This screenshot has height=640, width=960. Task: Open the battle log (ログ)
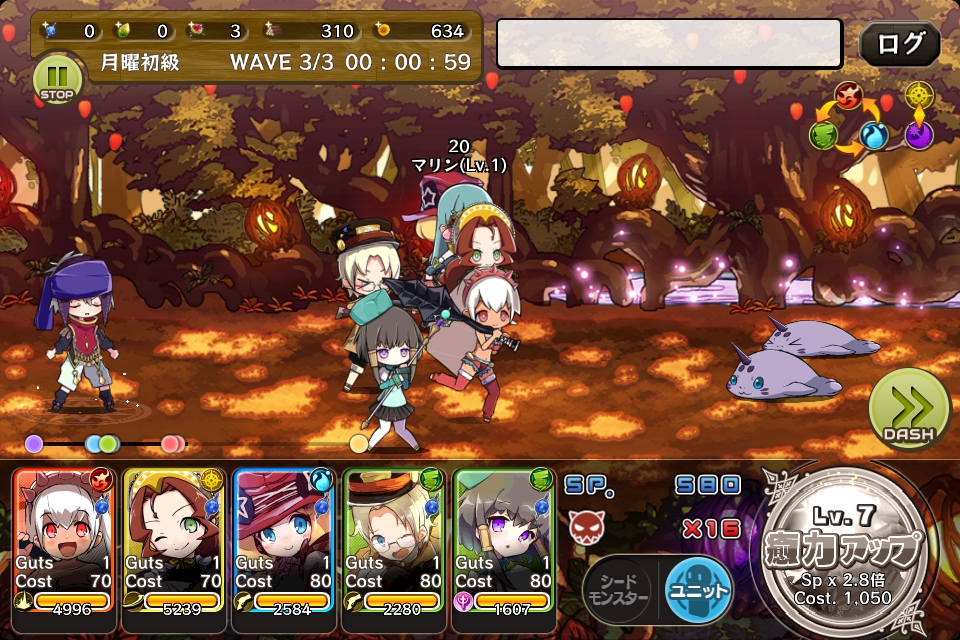(x=899, y=45)
